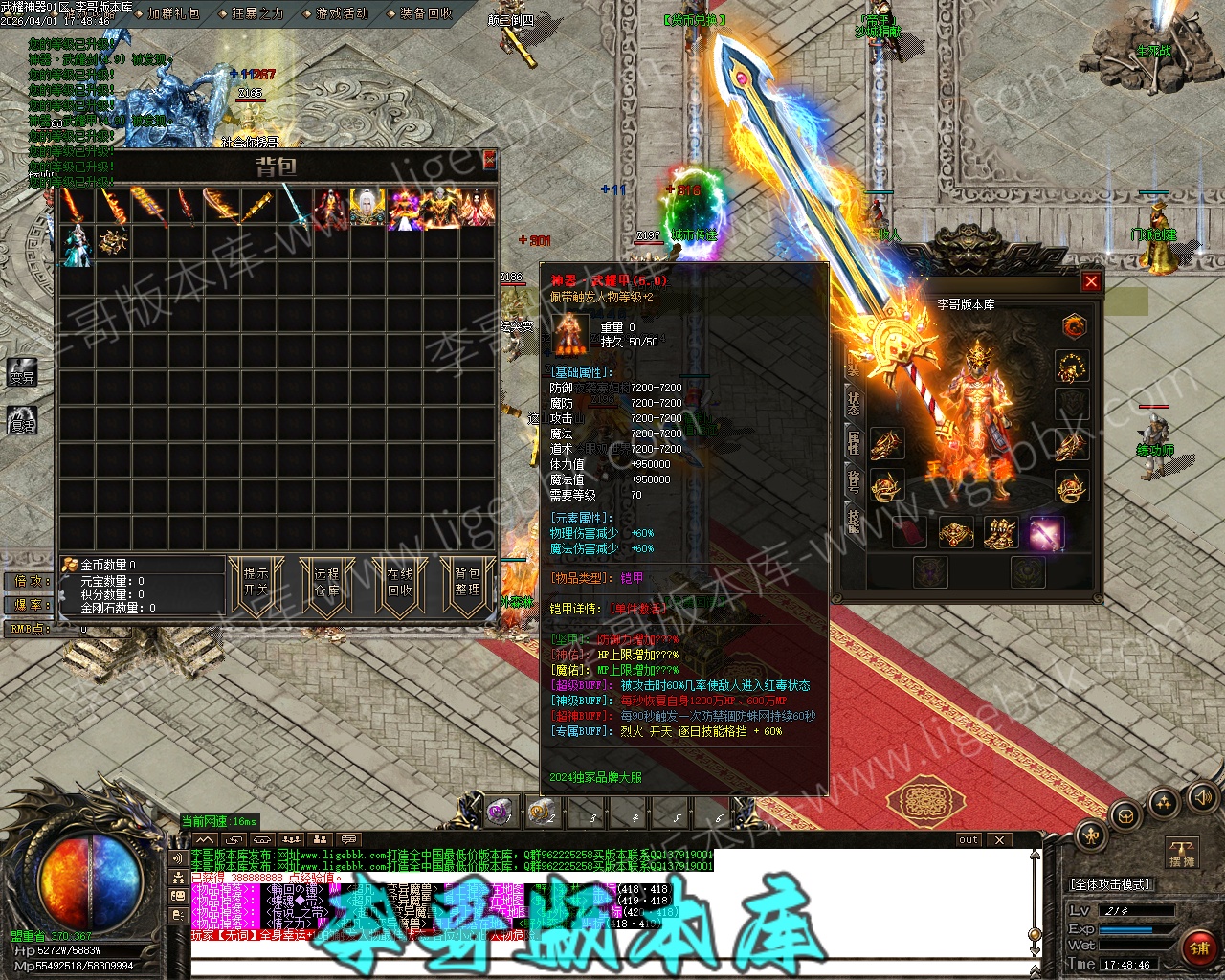
Task: Toggle the 提示开关 hint switch
Action: [256, 581]
